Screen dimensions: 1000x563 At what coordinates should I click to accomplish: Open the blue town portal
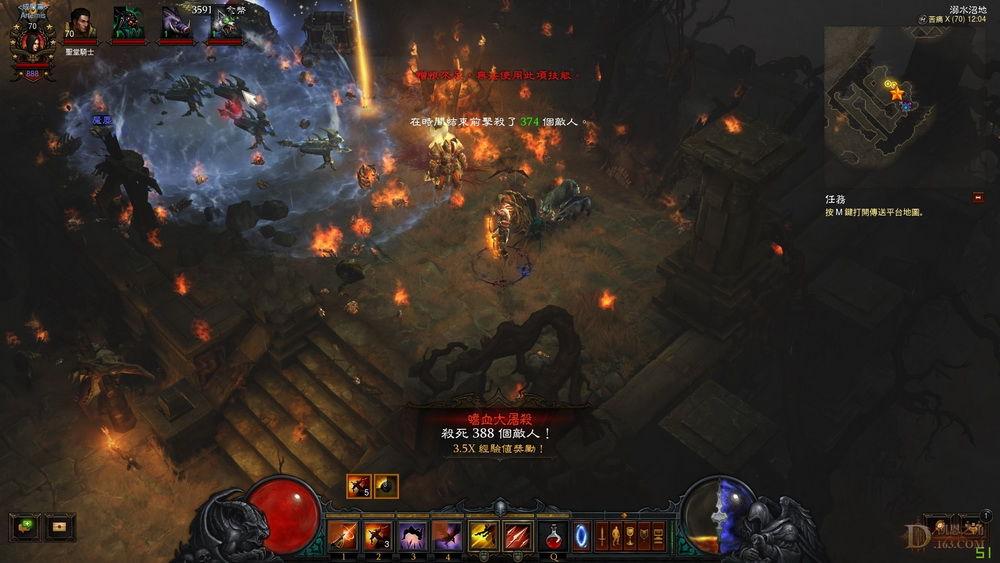[581, 535]
